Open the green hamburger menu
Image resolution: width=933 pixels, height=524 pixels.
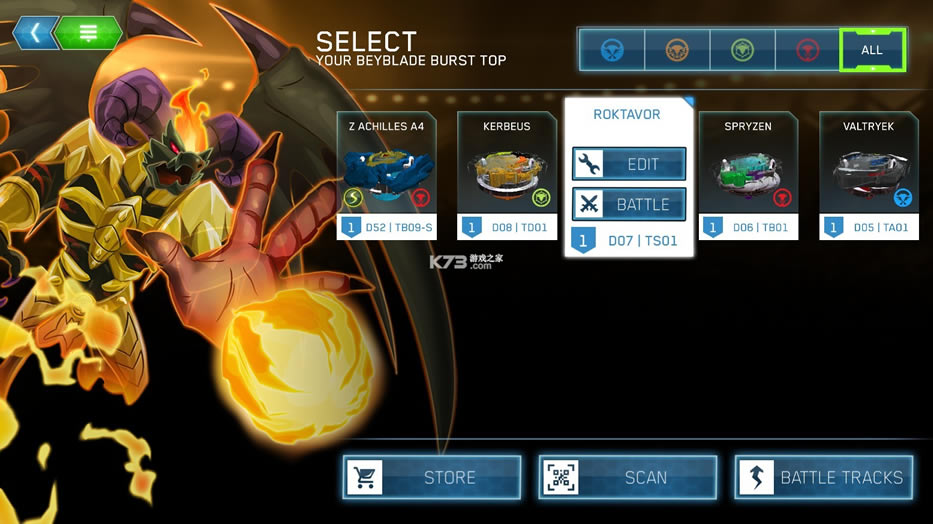(89, 33)
